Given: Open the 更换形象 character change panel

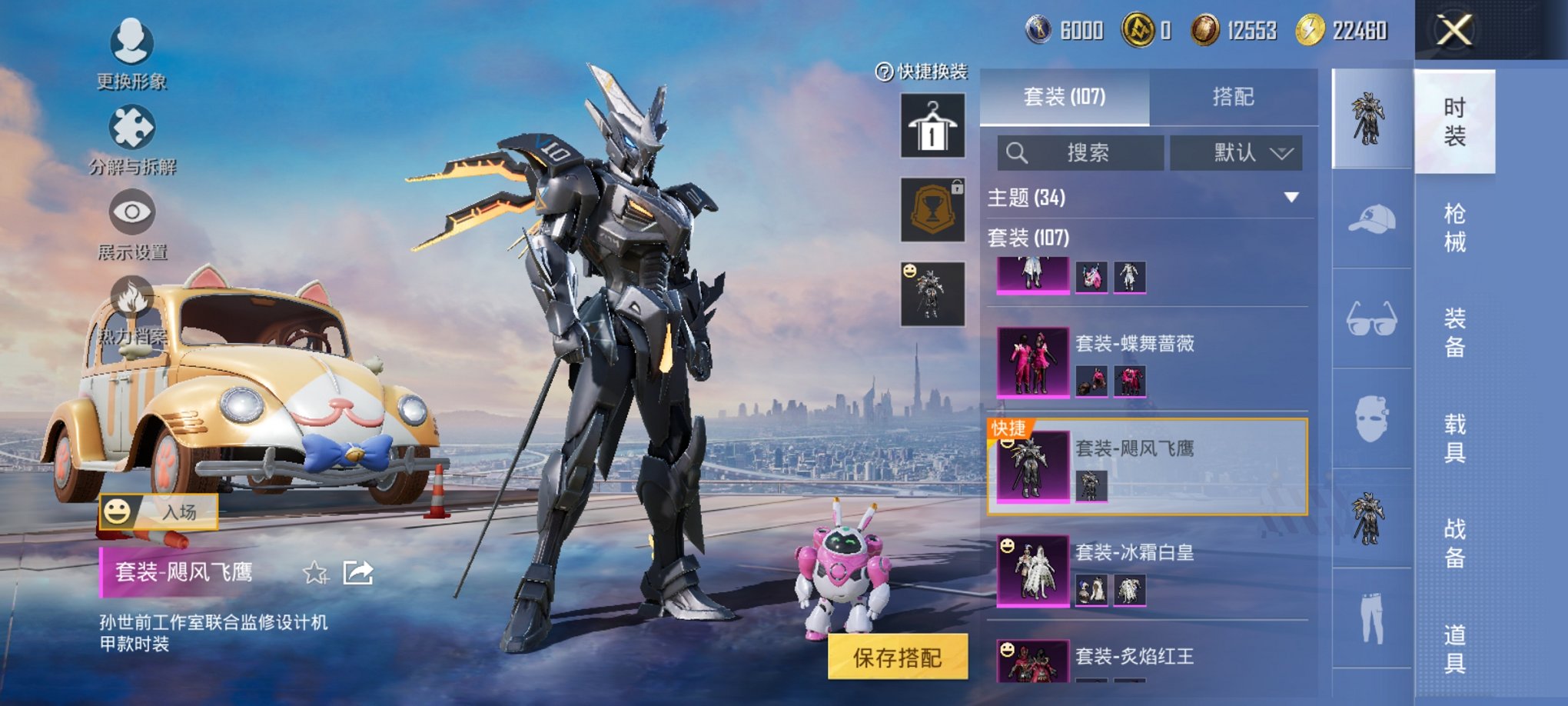Looking at the screenshot, I should (131, 42).
